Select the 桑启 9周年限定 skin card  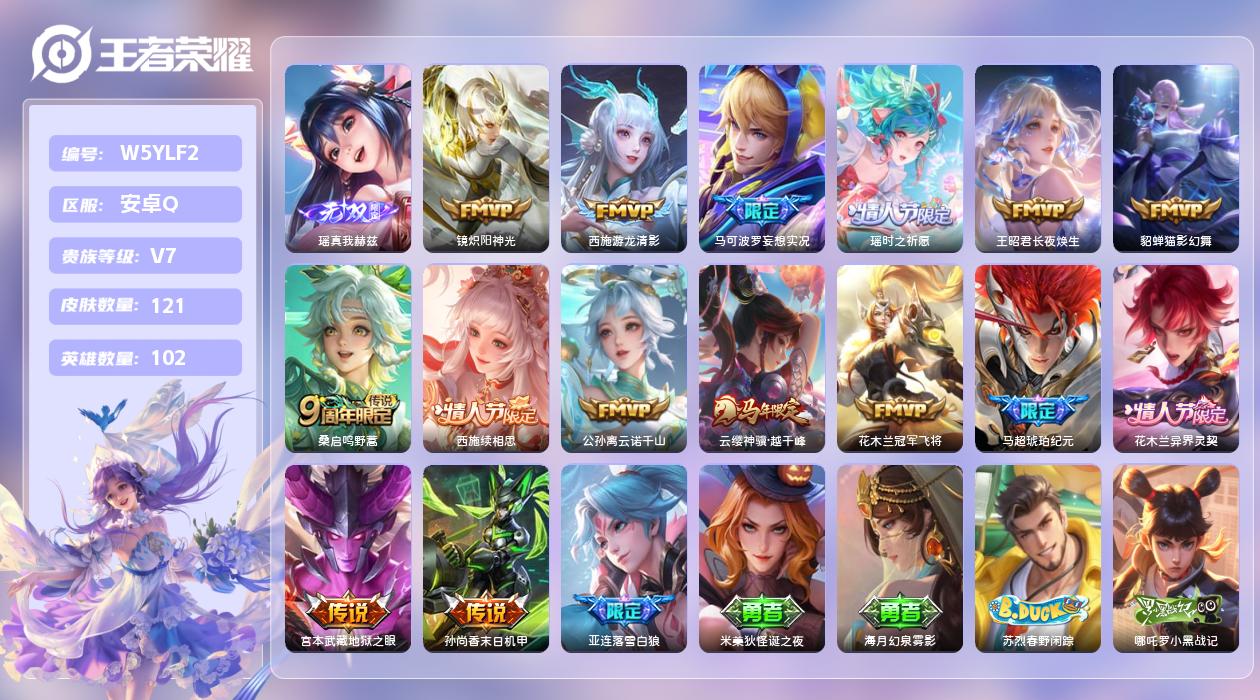pos(348,358)
